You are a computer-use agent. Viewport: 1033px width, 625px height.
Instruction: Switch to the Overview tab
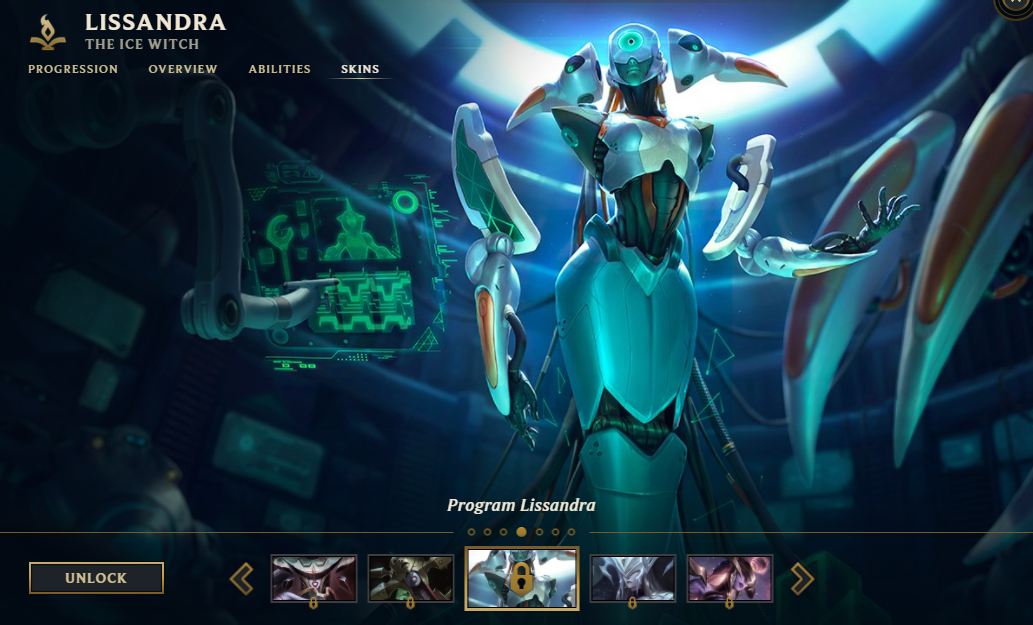(x=183, y=69)
